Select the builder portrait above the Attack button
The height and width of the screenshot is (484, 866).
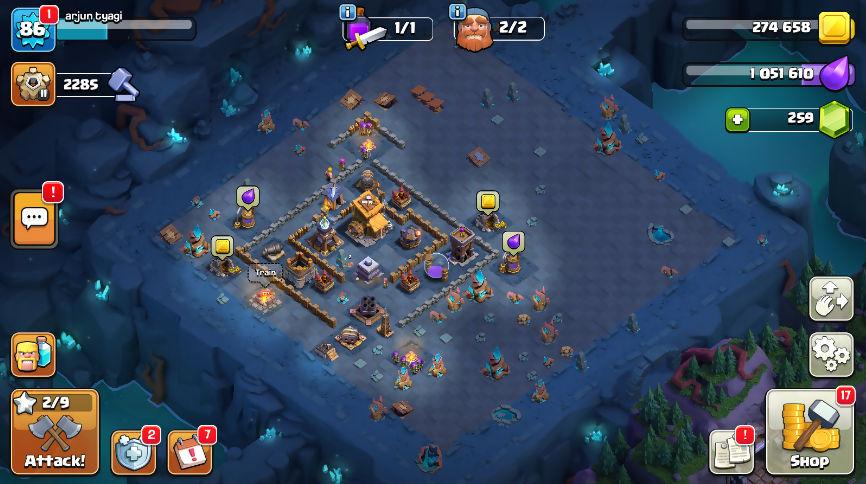(32, 354)
